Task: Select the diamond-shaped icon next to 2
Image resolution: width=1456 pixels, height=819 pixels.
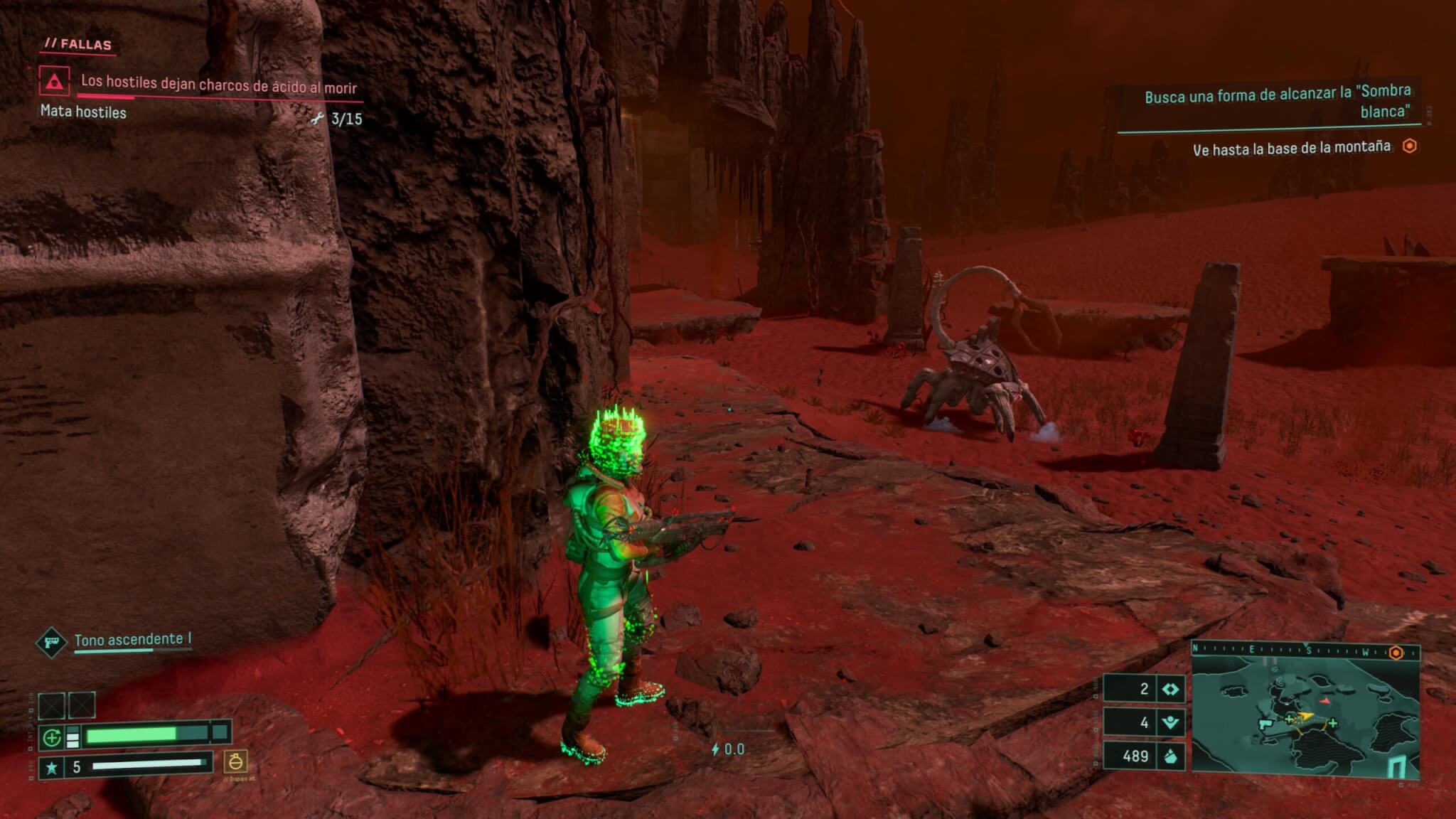Action: [1170, 689]
